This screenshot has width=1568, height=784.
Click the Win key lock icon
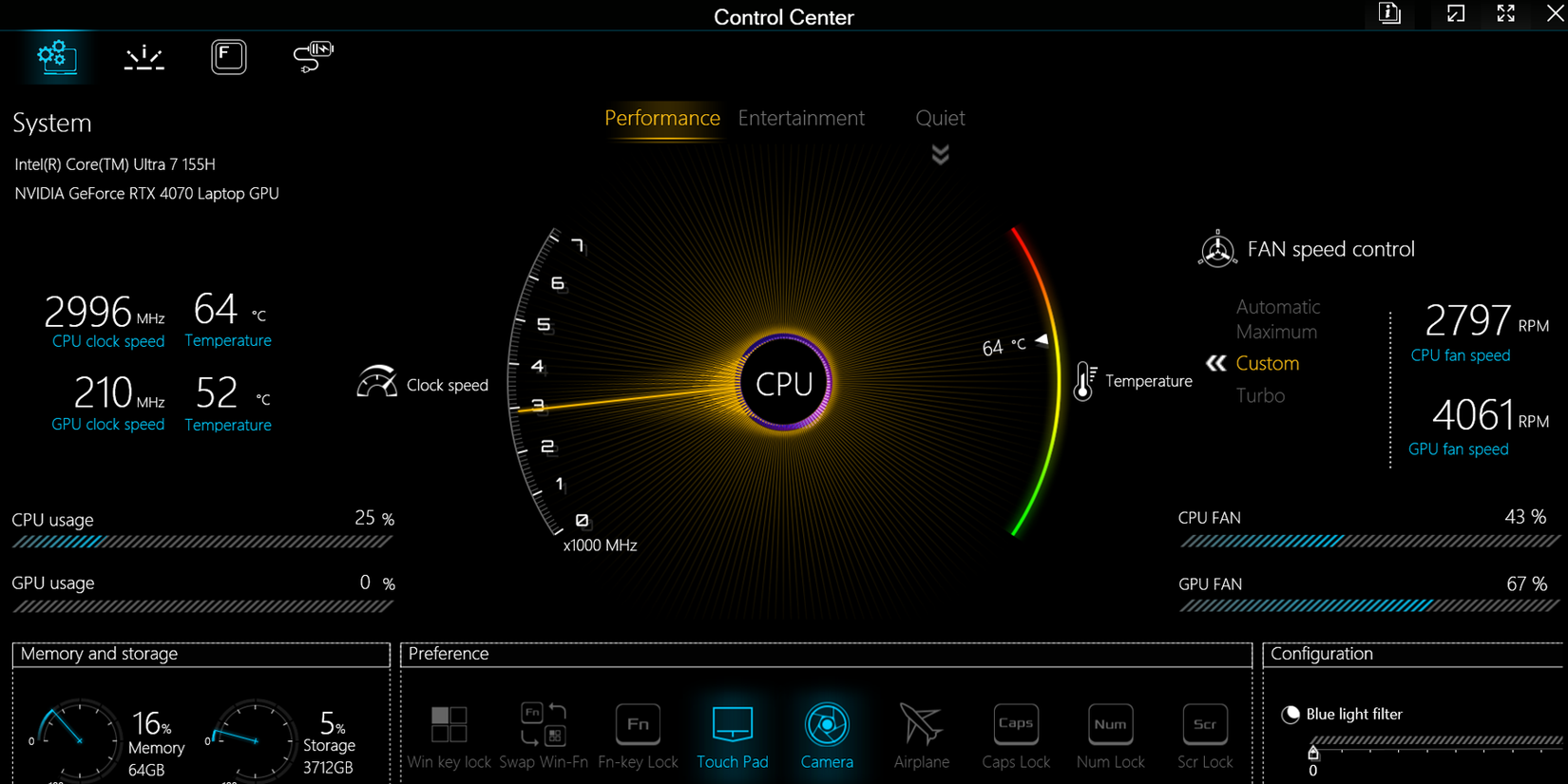coord(449,725)
